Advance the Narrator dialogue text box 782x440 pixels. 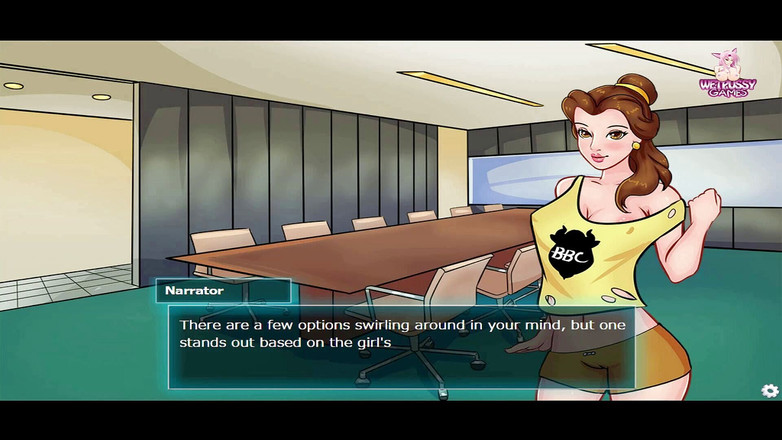coord(400,346)
